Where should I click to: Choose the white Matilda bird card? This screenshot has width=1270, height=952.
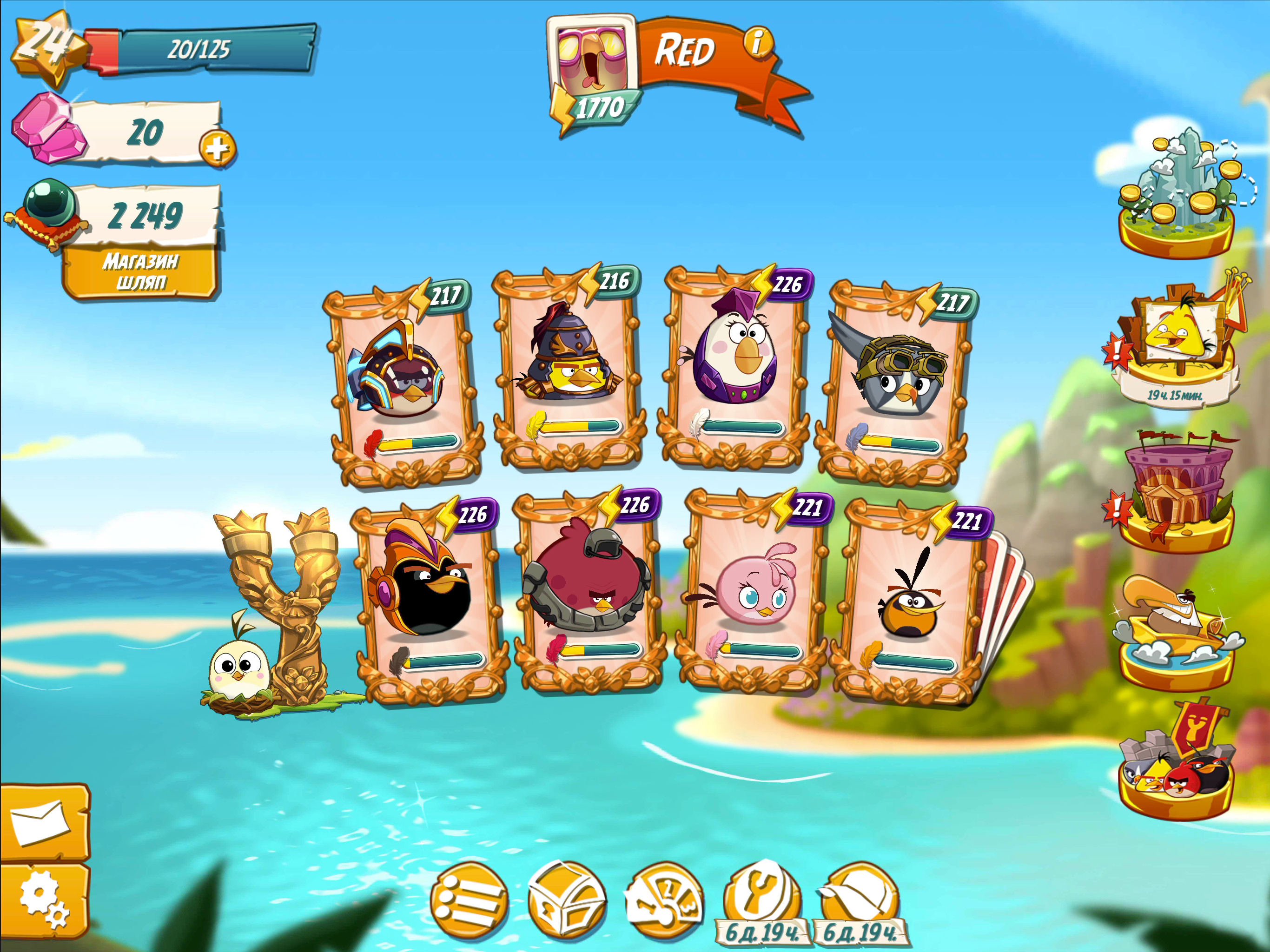(737, 368)
